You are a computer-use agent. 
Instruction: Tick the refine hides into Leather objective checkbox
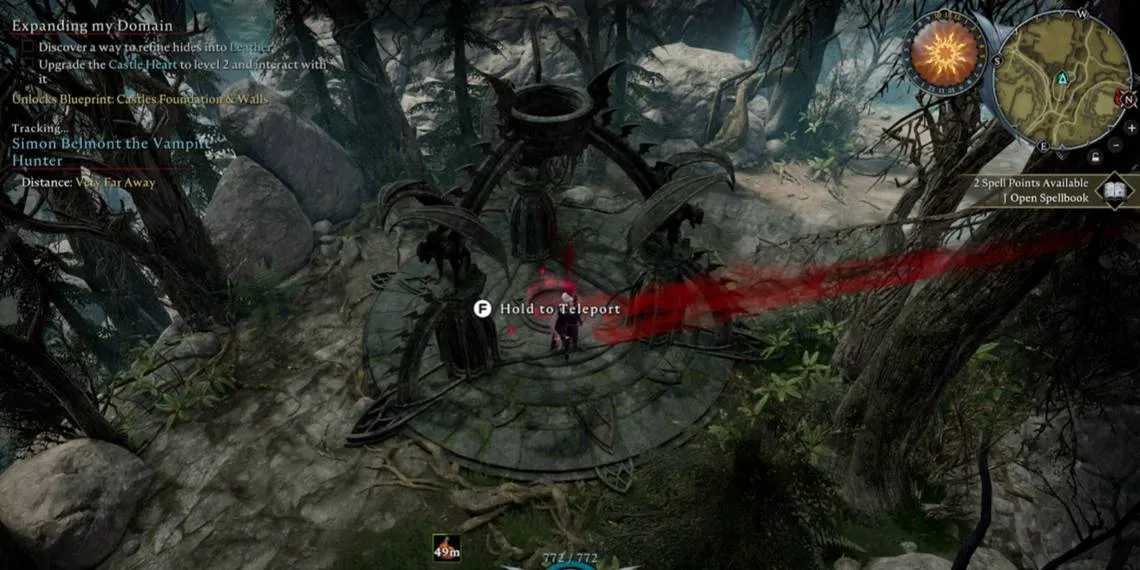pyautogui.click(x=28, y=47)
